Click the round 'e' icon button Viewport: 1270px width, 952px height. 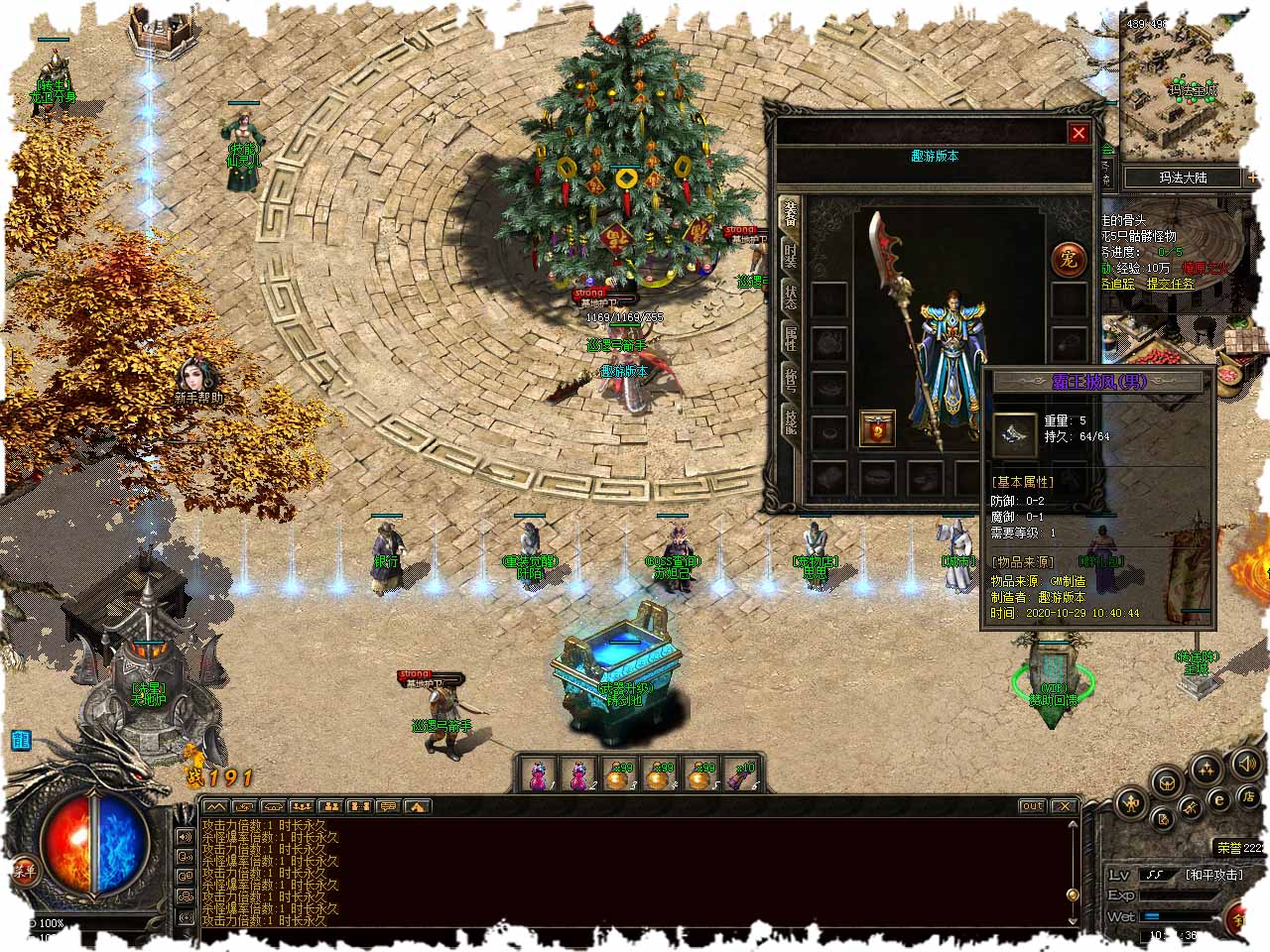[x=1219, y=799]
